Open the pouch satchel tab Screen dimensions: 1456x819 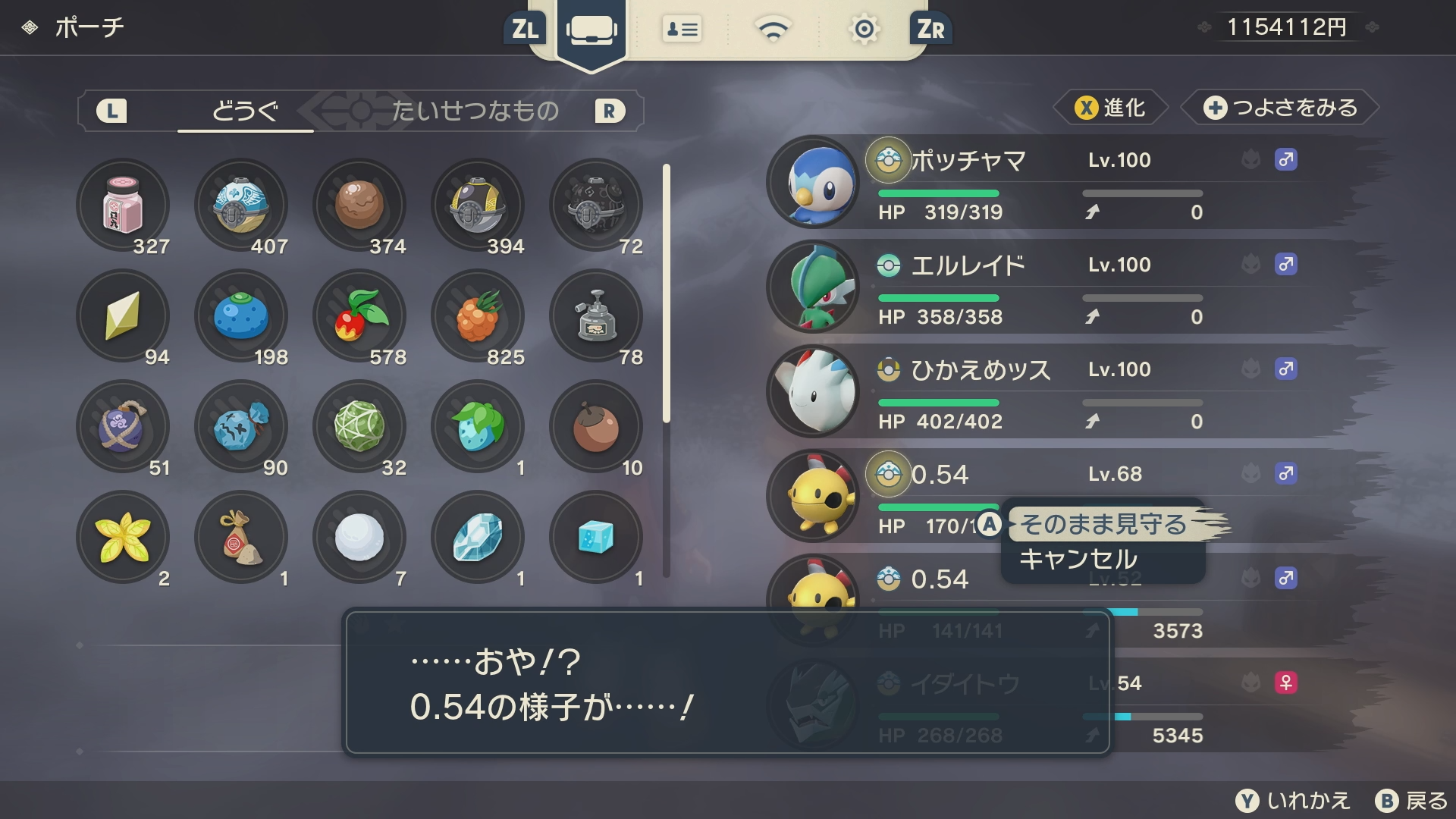[591, 30]
